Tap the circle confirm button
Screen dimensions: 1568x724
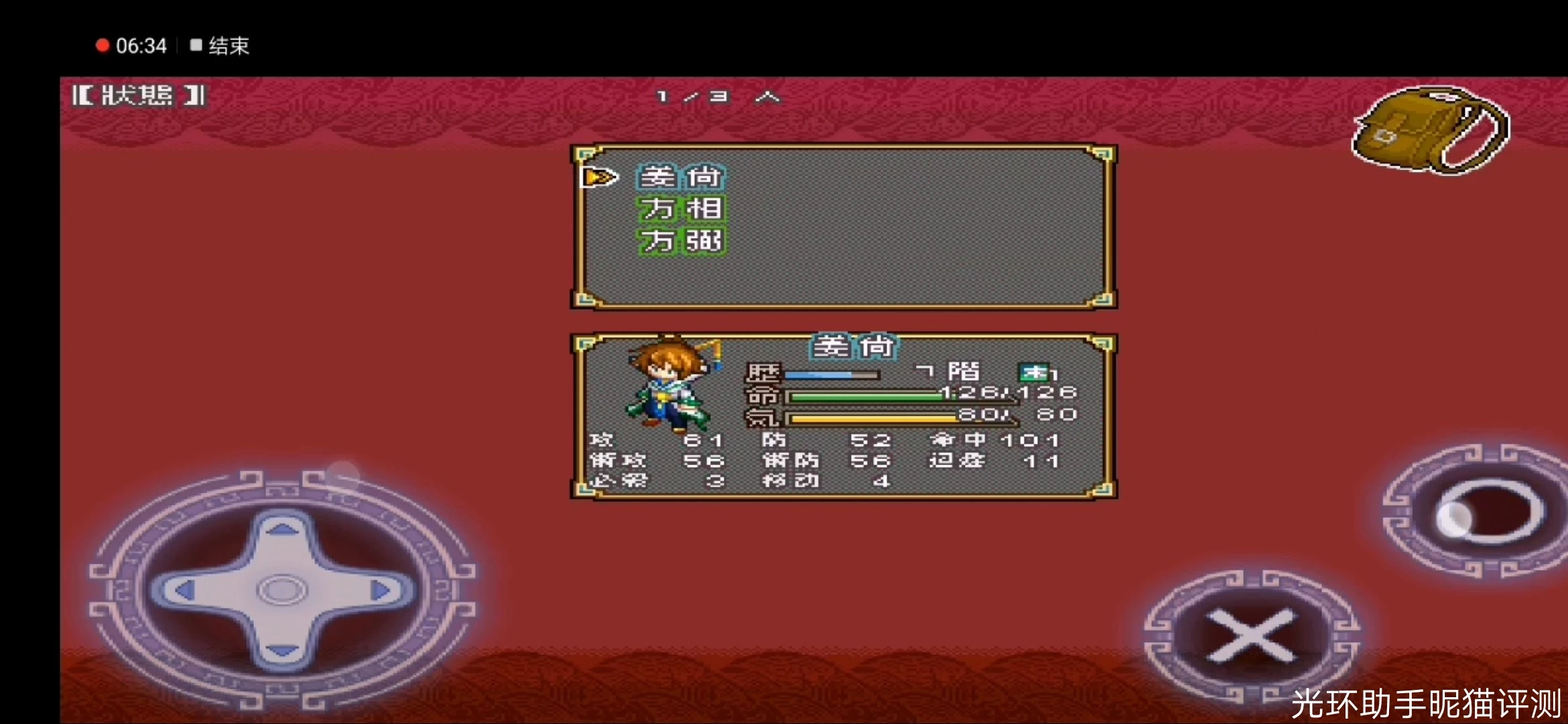point(1490,513)
